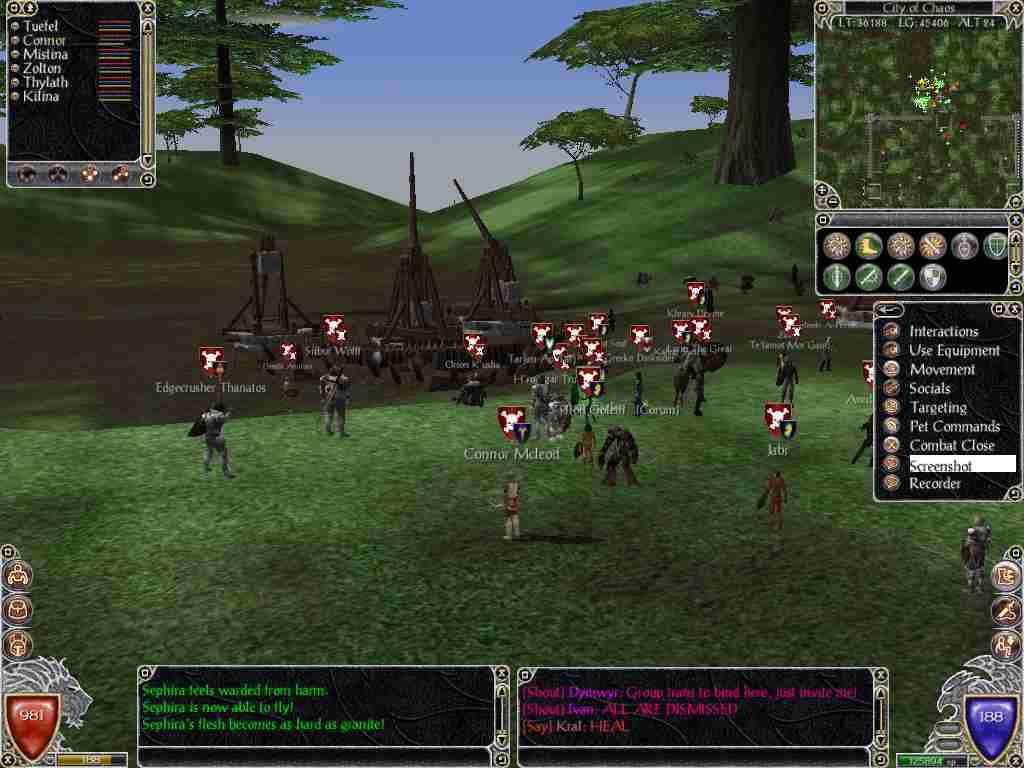Choose the Combat Close option
Image resolution: width=1024 pixels, height=768 pixels.
951,445
